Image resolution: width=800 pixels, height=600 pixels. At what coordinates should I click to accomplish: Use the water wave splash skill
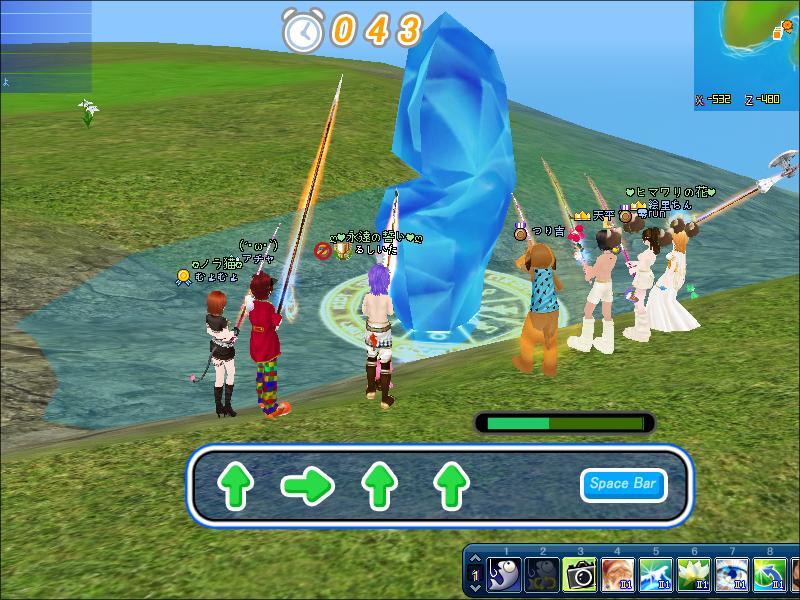(655, 575)
